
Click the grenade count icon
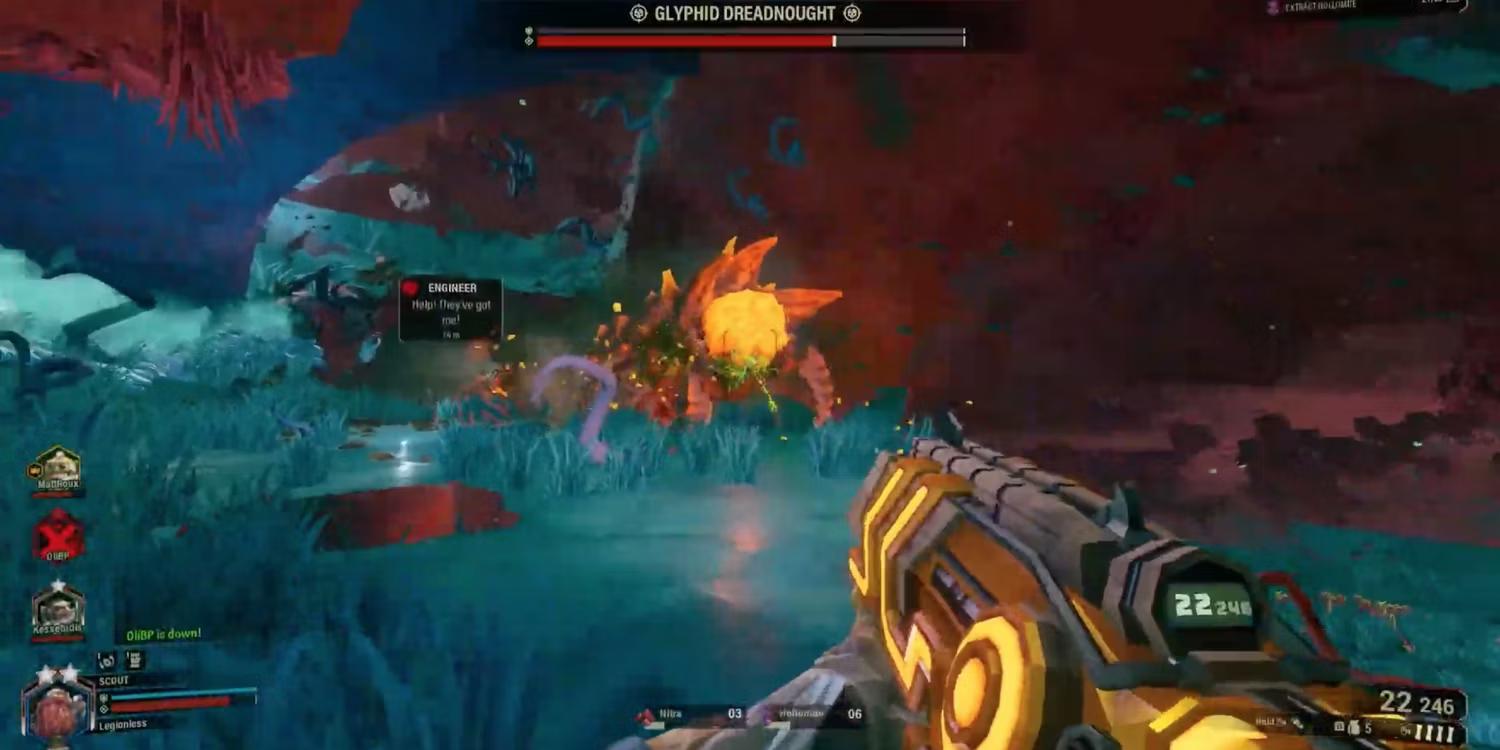pos(1352,727)
